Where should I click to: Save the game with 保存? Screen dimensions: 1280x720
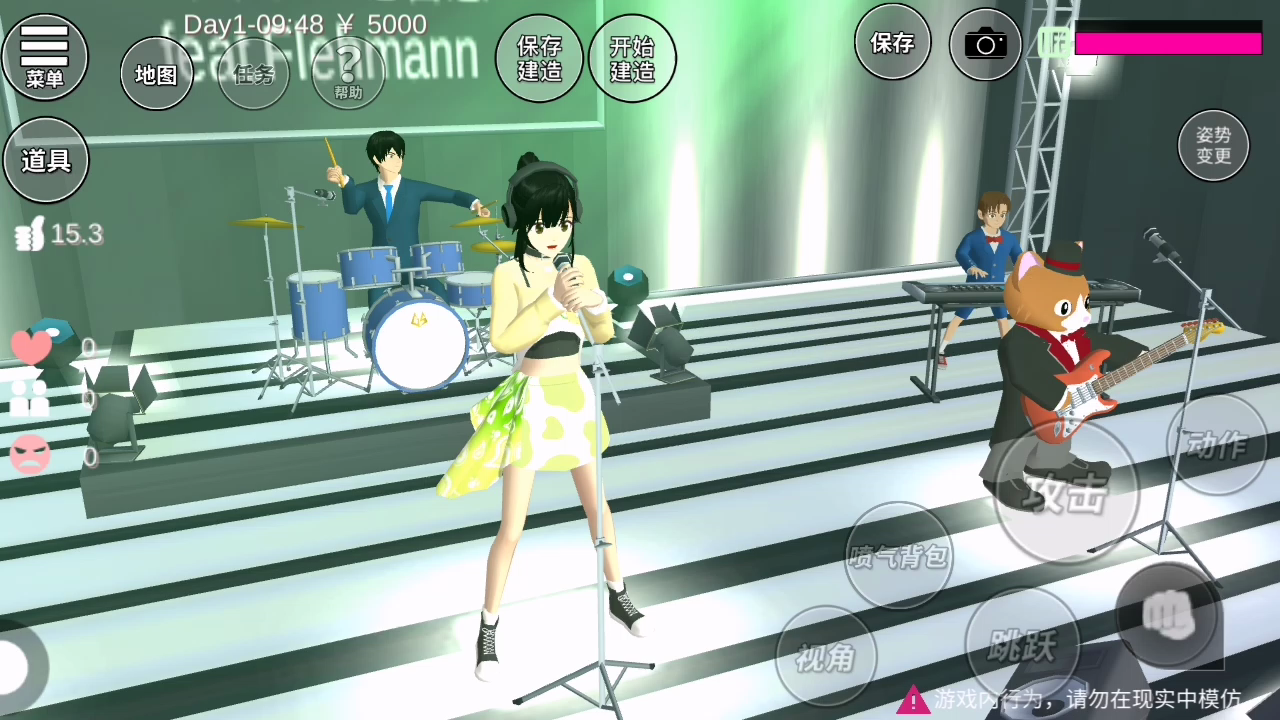click(x=892, y=42)
